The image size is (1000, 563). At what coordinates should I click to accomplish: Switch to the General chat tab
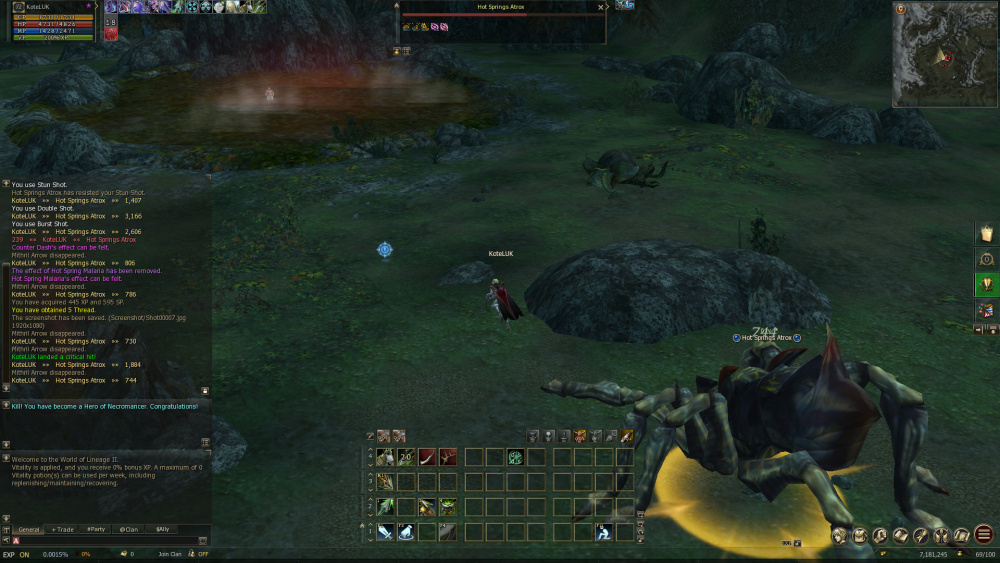point(28,529)
